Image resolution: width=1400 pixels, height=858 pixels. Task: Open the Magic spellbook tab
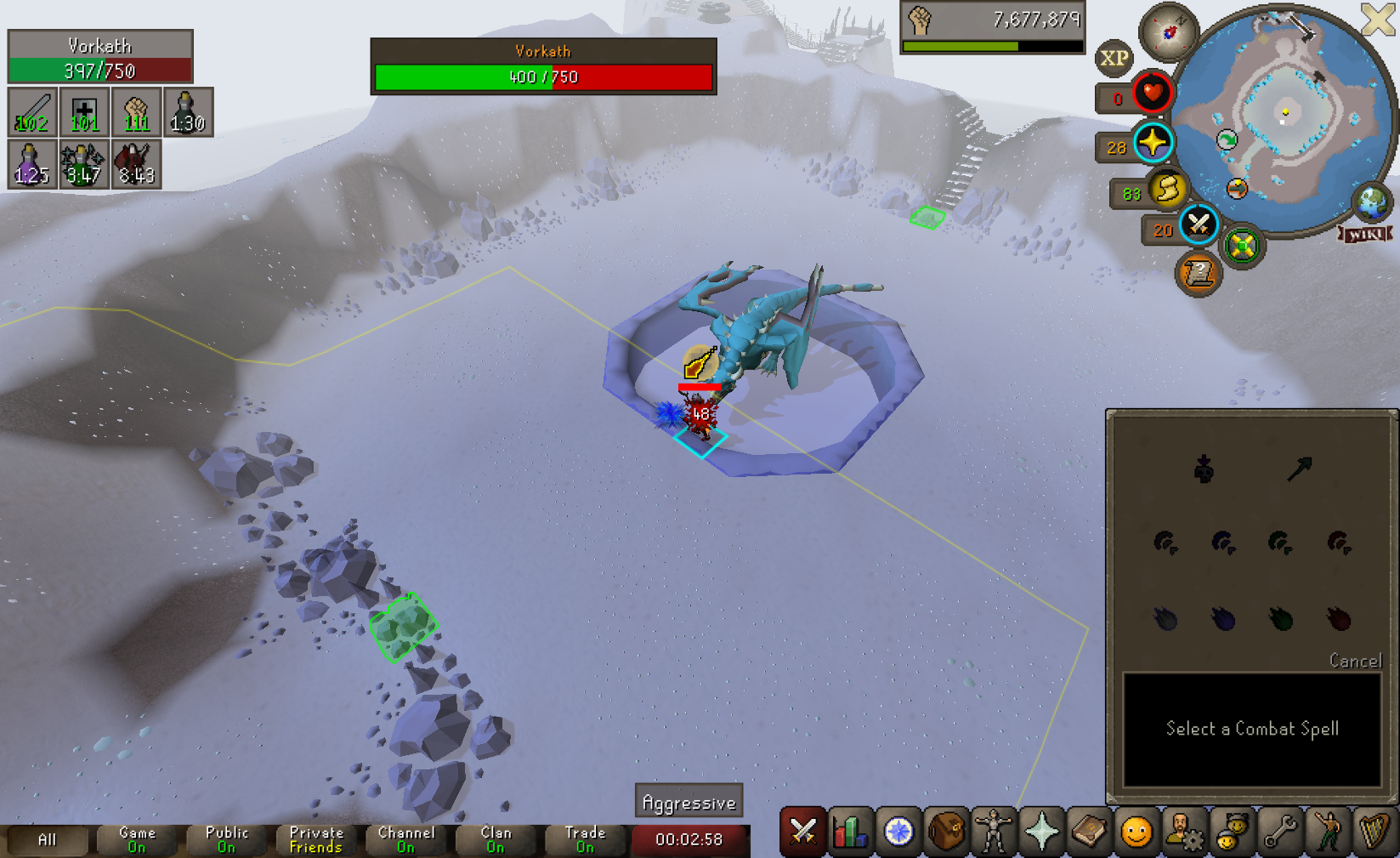click(x=1089, y=832)
